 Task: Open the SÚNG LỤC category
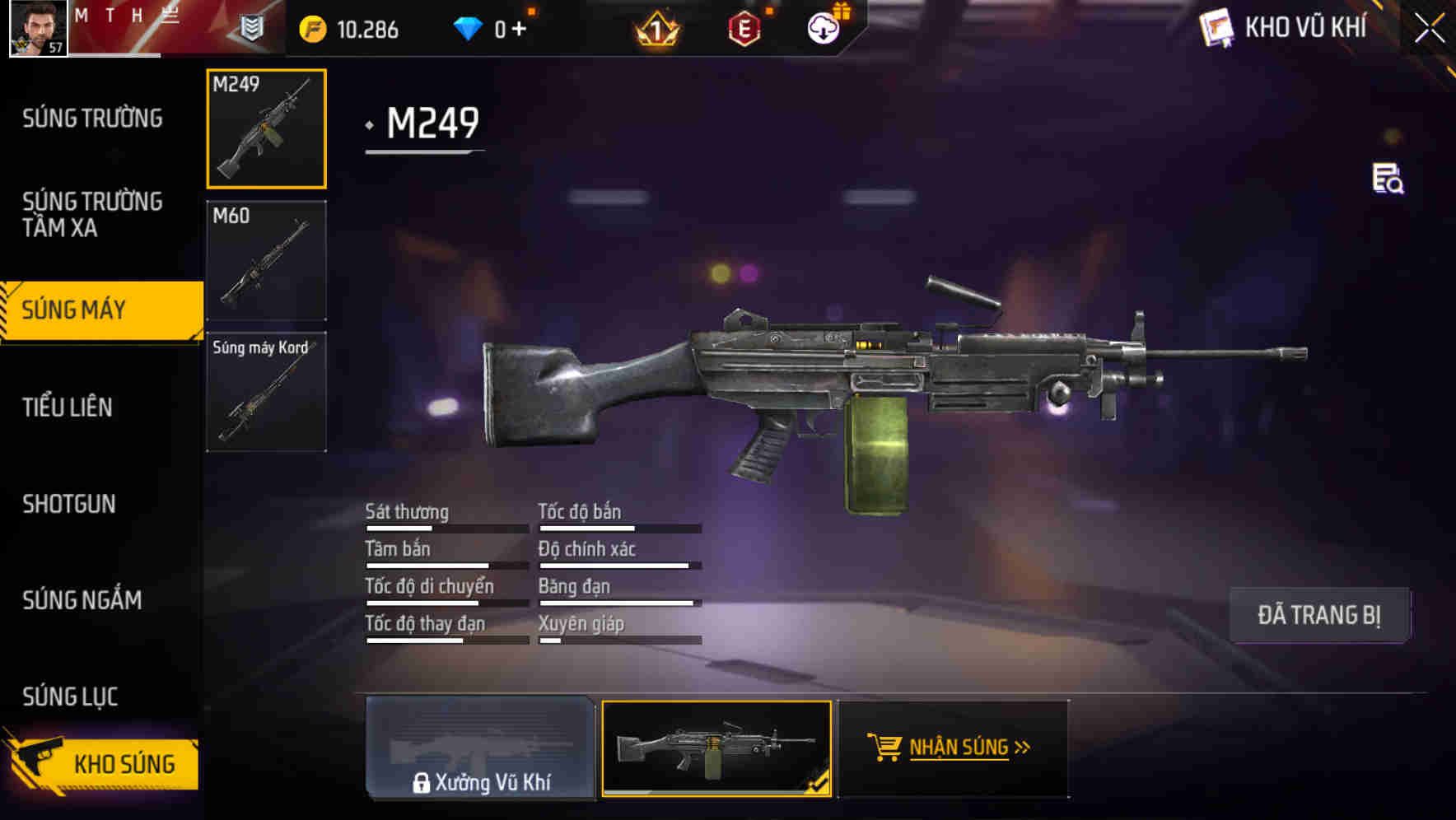70,696
